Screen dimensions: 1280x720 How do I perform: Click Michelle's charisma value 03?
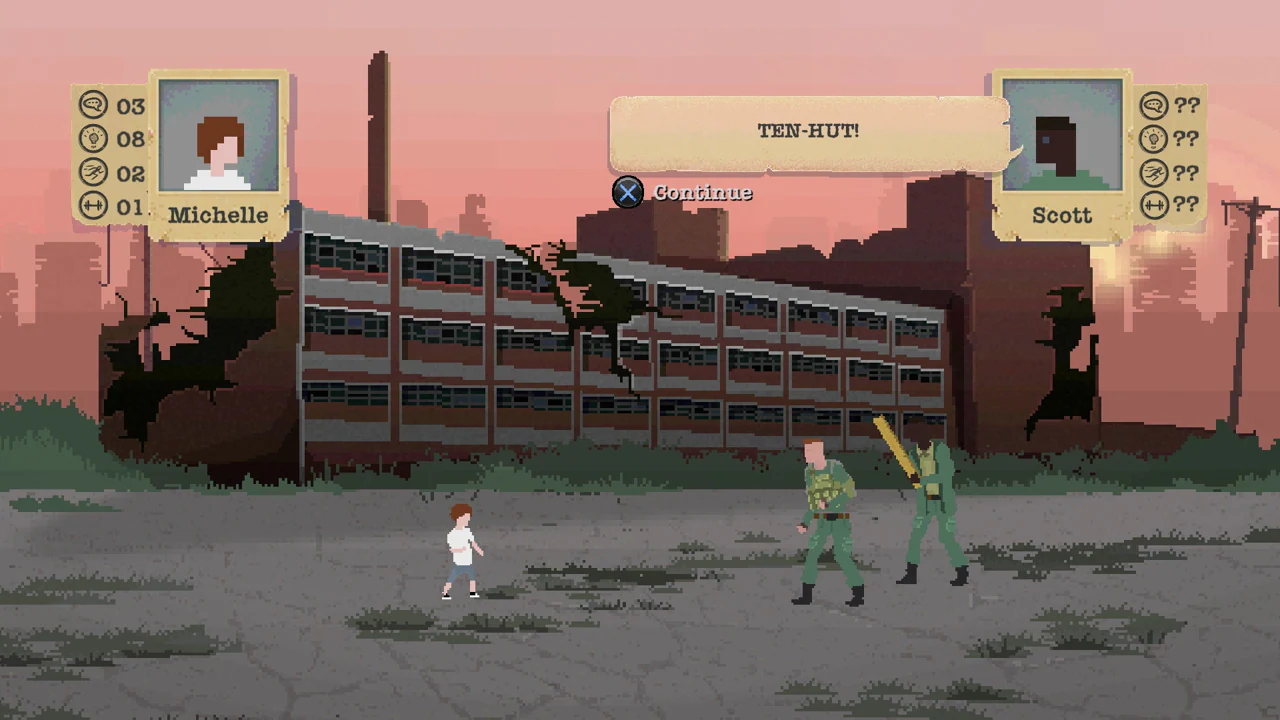click(x=130, y=106)
